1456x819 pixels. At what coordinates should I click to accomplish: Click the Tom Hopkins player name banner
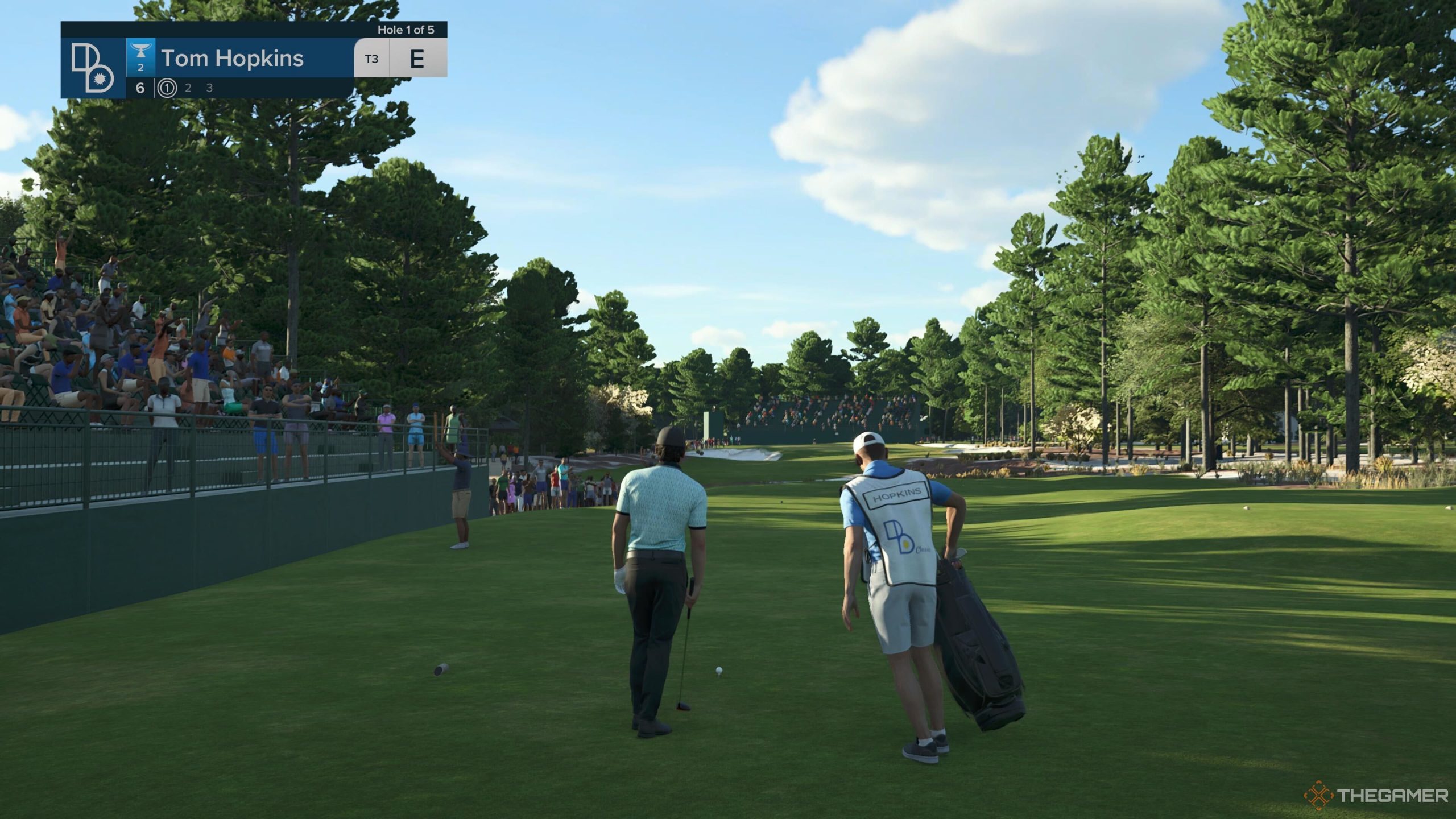(233, 59)
